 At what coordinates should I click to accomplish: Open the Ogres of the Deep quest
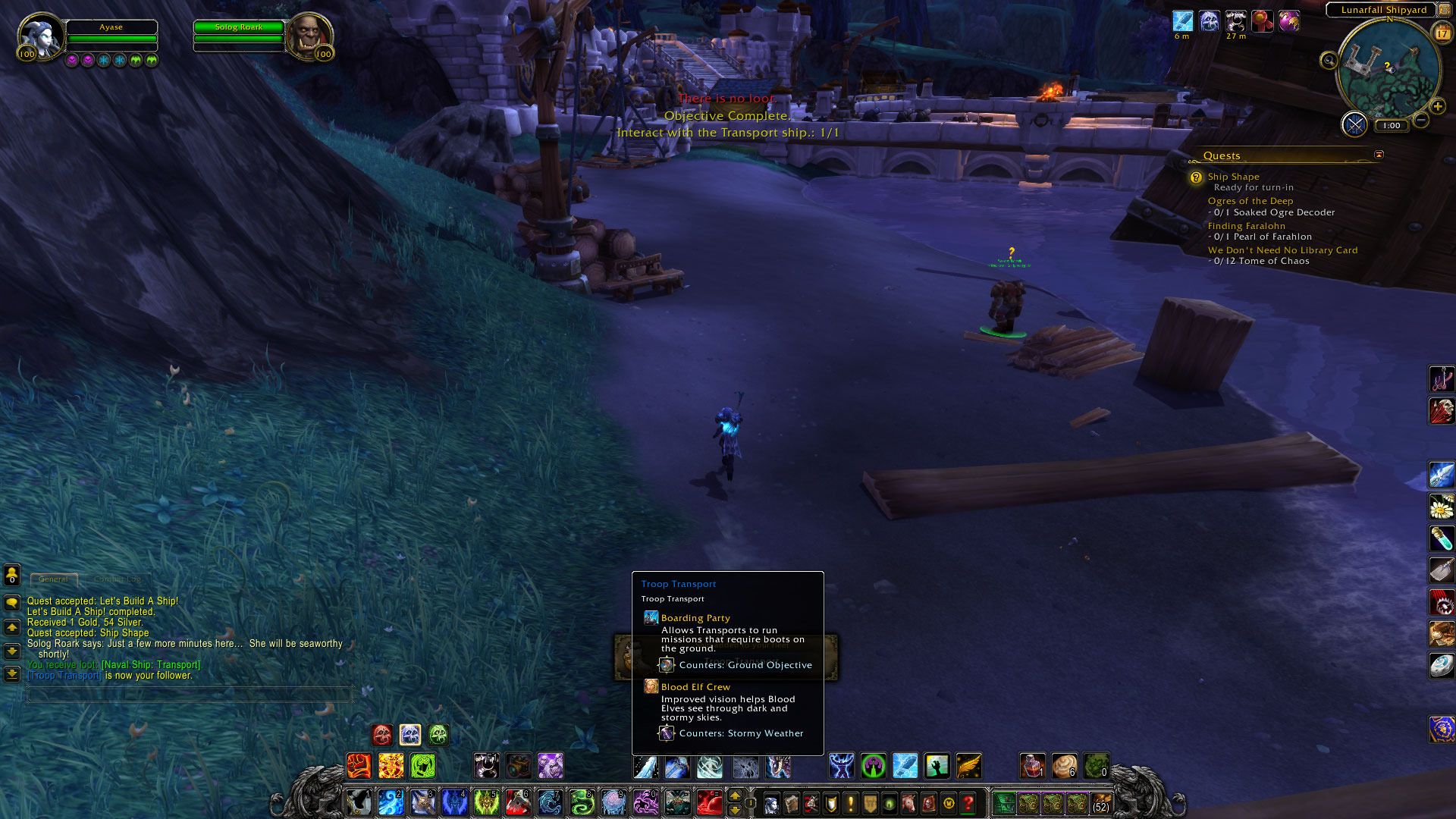click(x=1250, y=201)
